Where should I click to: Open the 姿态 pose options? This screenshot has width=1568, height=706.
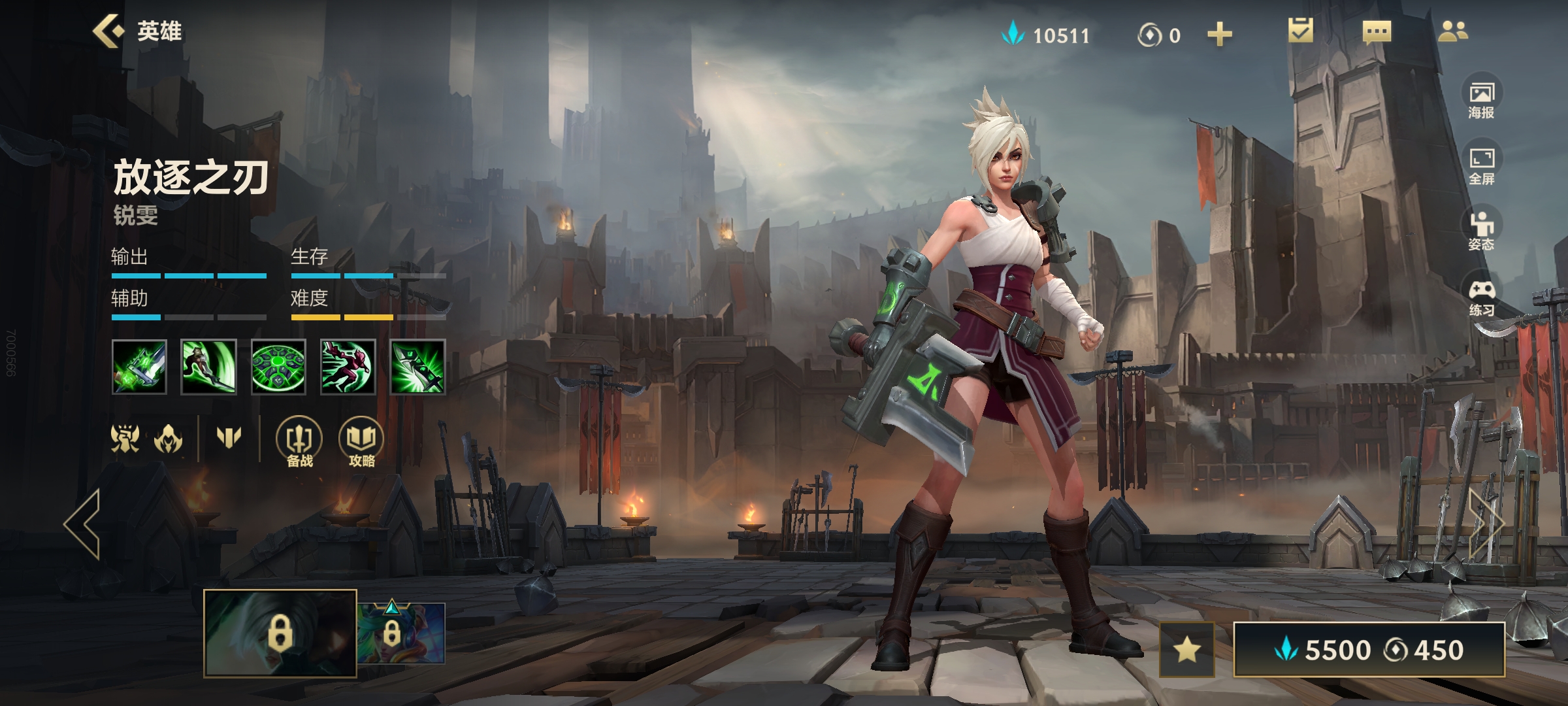tap(1481, 231)
